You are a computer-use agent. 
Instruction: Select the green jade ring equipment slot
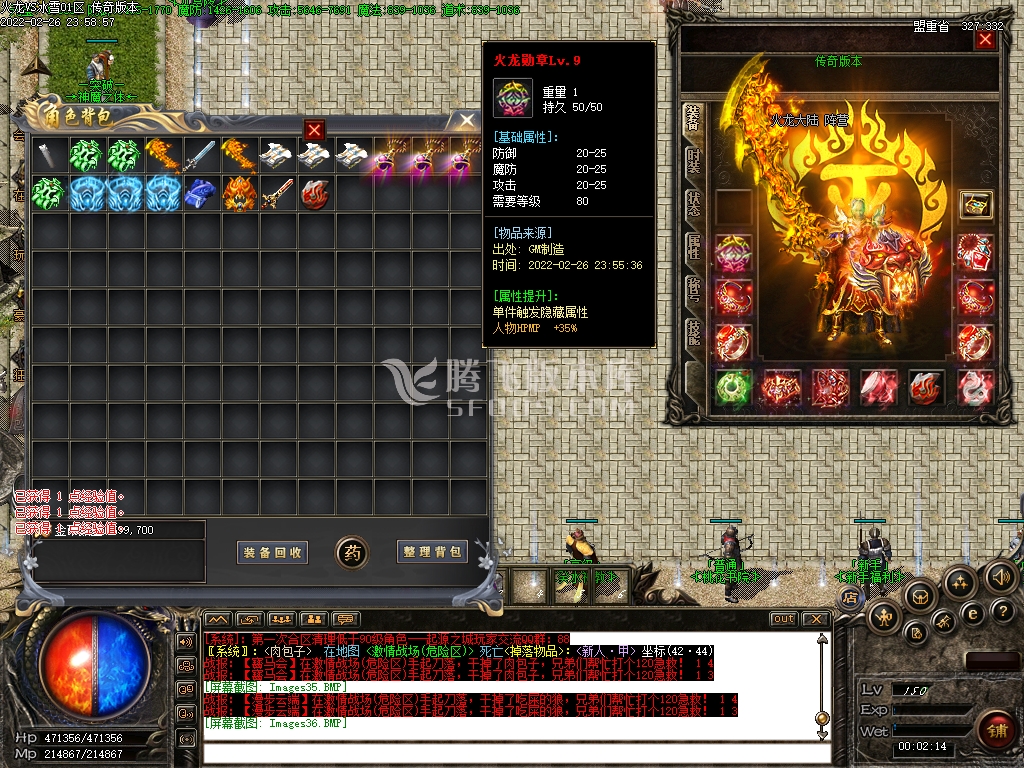click(733, 388)
